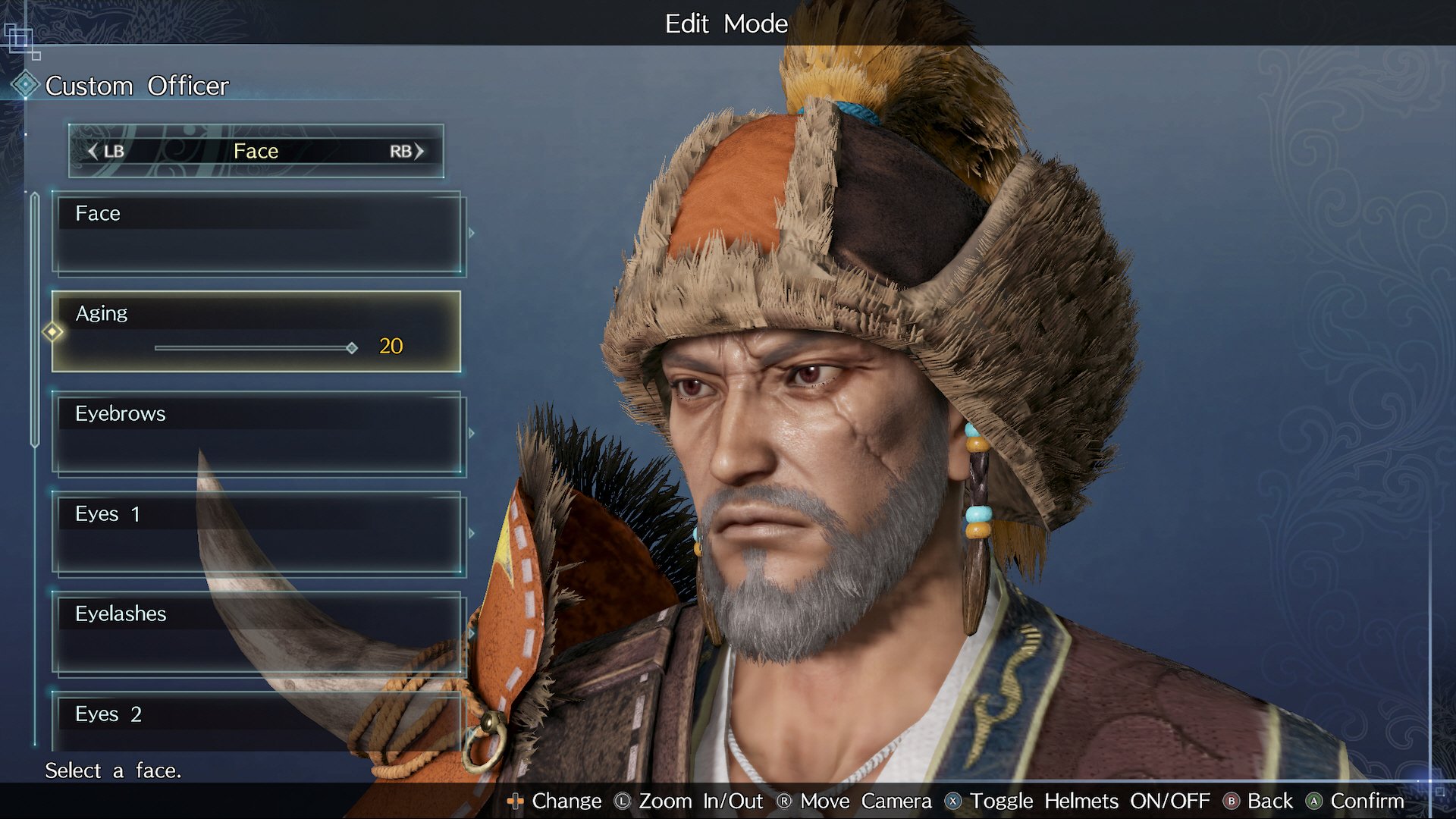Click the list scrollbar on the left
This screenshot has height=819, width=1456.
click(35, 318)
